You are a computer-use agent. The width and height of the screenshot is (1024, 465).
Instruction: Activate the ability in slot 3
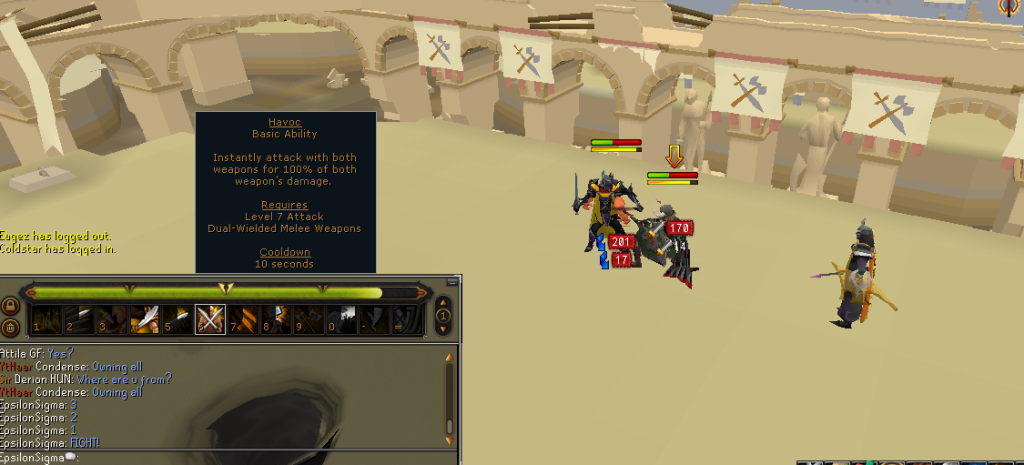113,319
